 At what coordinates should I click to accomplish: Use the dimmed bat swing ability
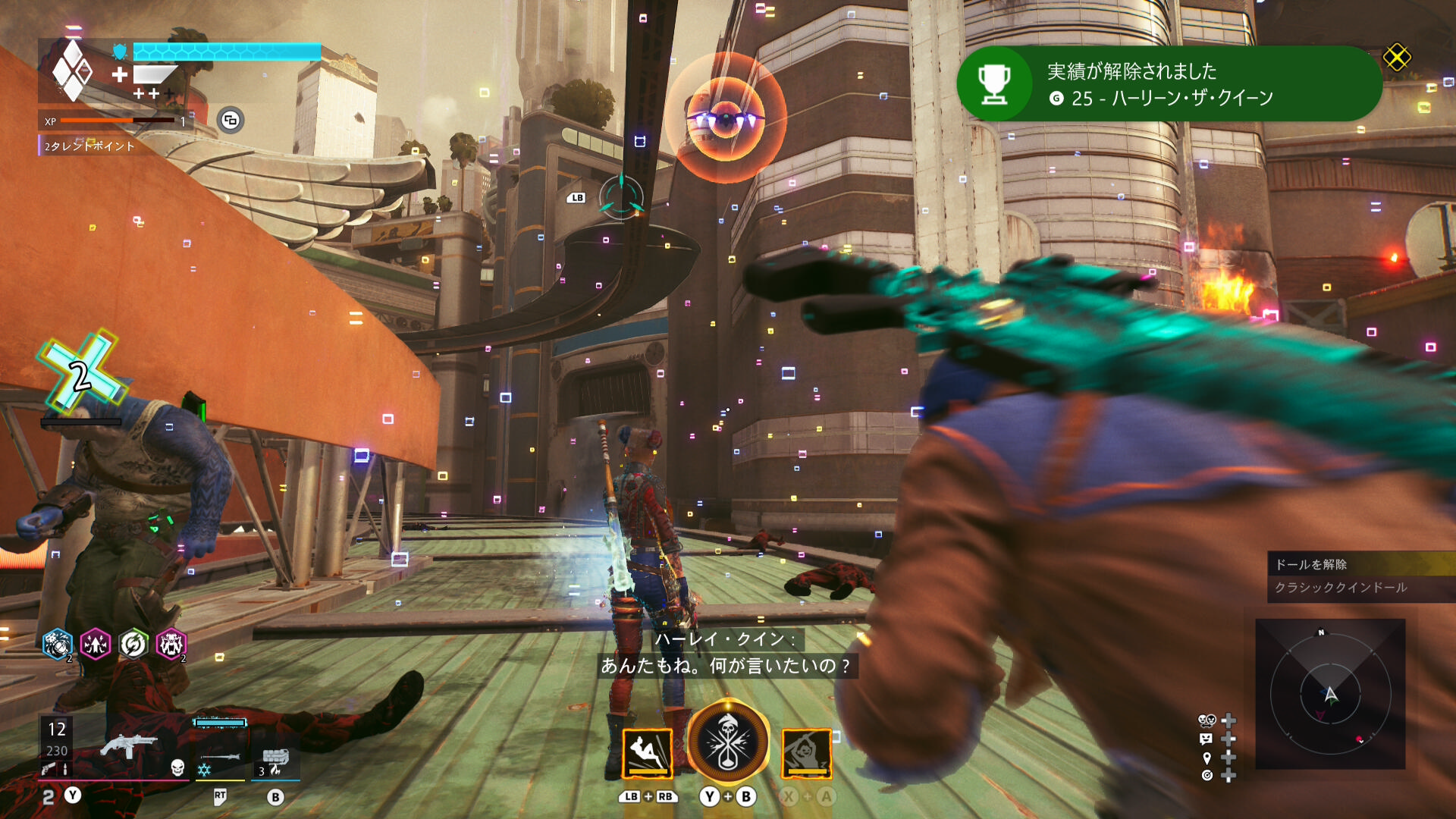tap(806, 753)
